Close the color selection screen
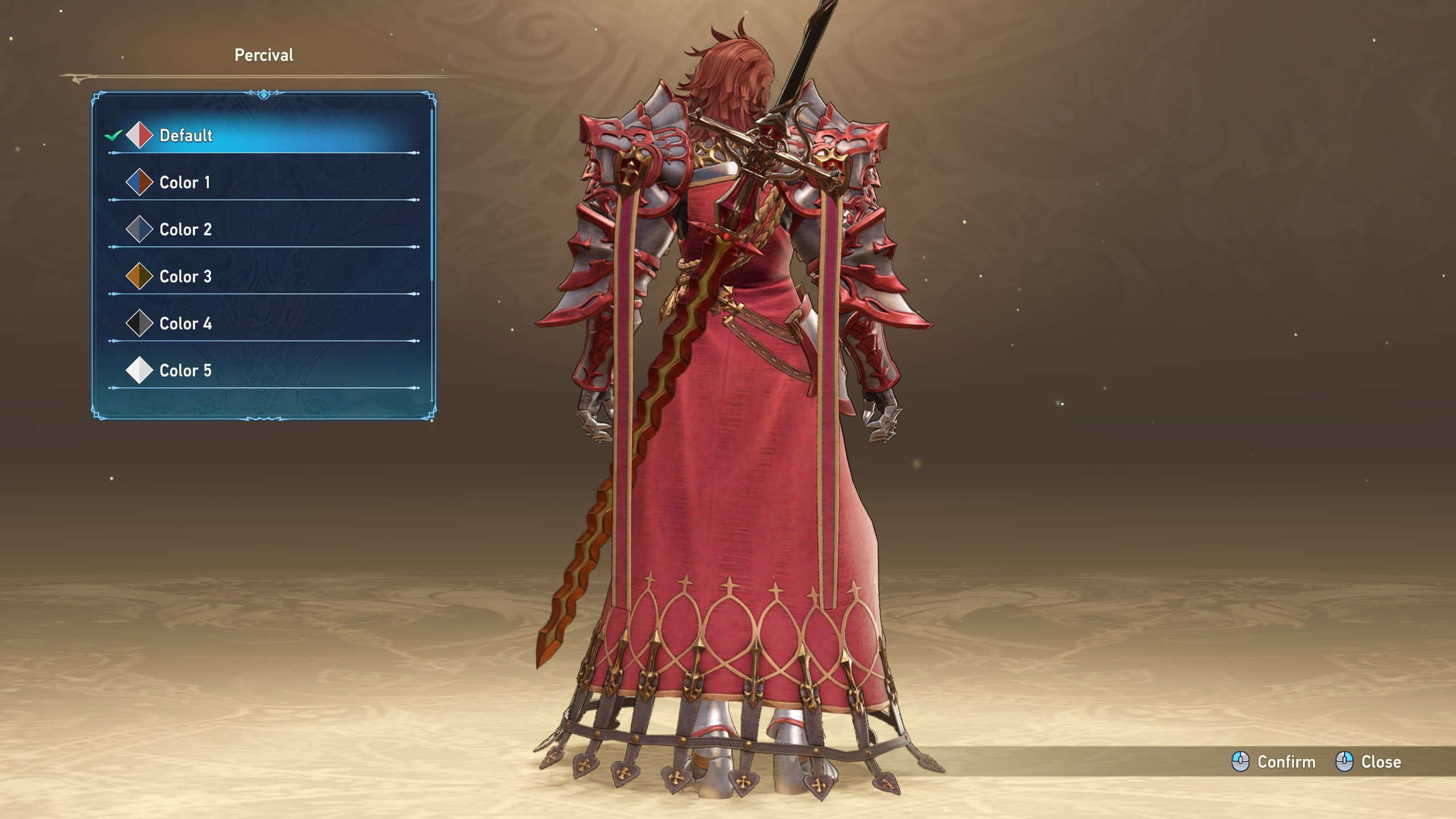Screen dimensions: 1456x819 click(x=1368, y=762)
